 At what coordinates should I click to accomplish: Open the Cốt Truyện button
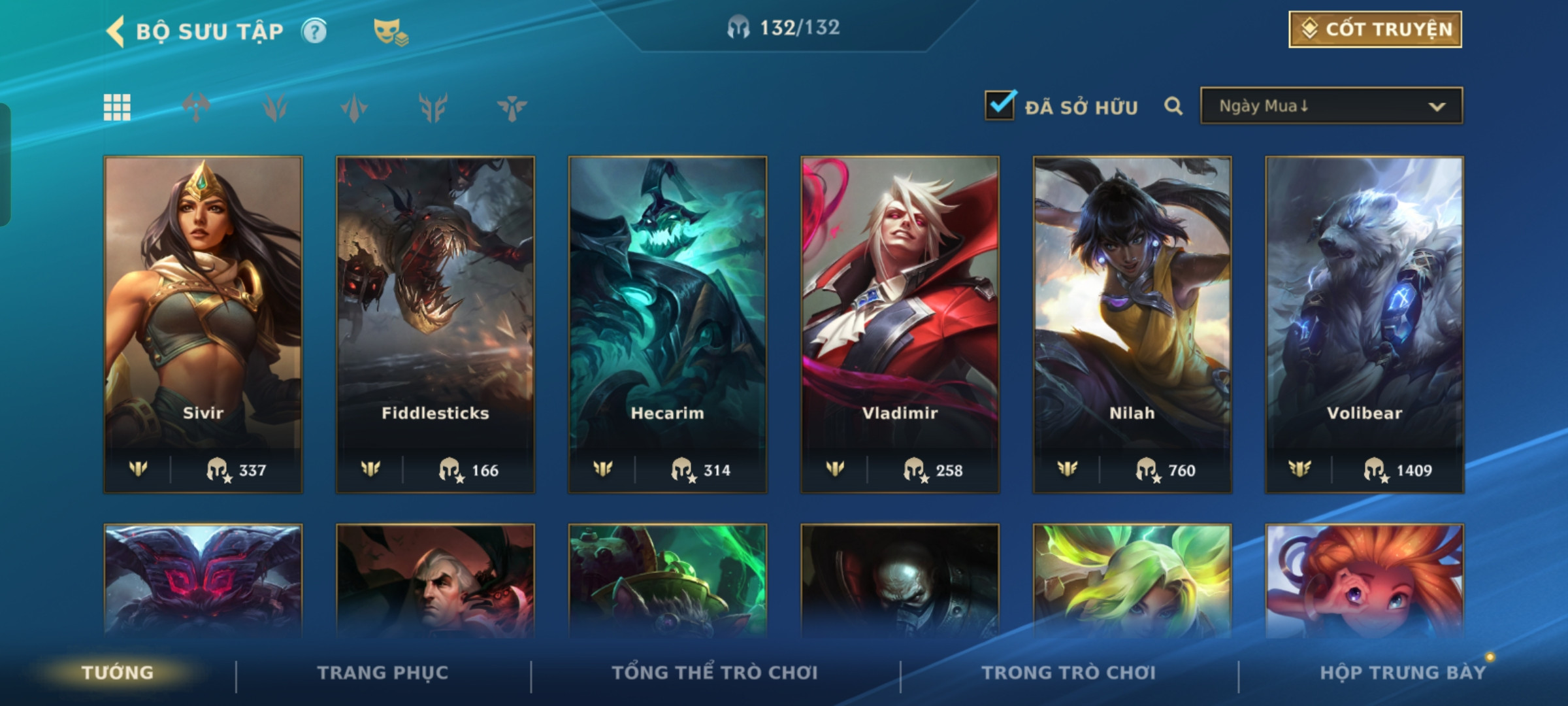point(1375,29)
